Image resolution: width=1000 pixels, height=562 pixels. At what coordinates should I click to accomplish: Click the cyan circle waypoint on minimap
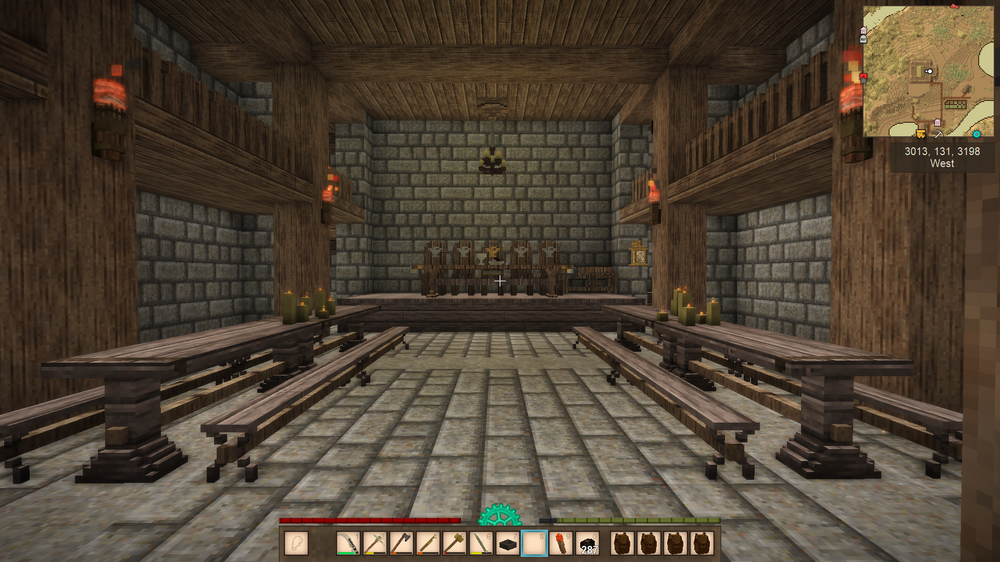coord(976,133)
